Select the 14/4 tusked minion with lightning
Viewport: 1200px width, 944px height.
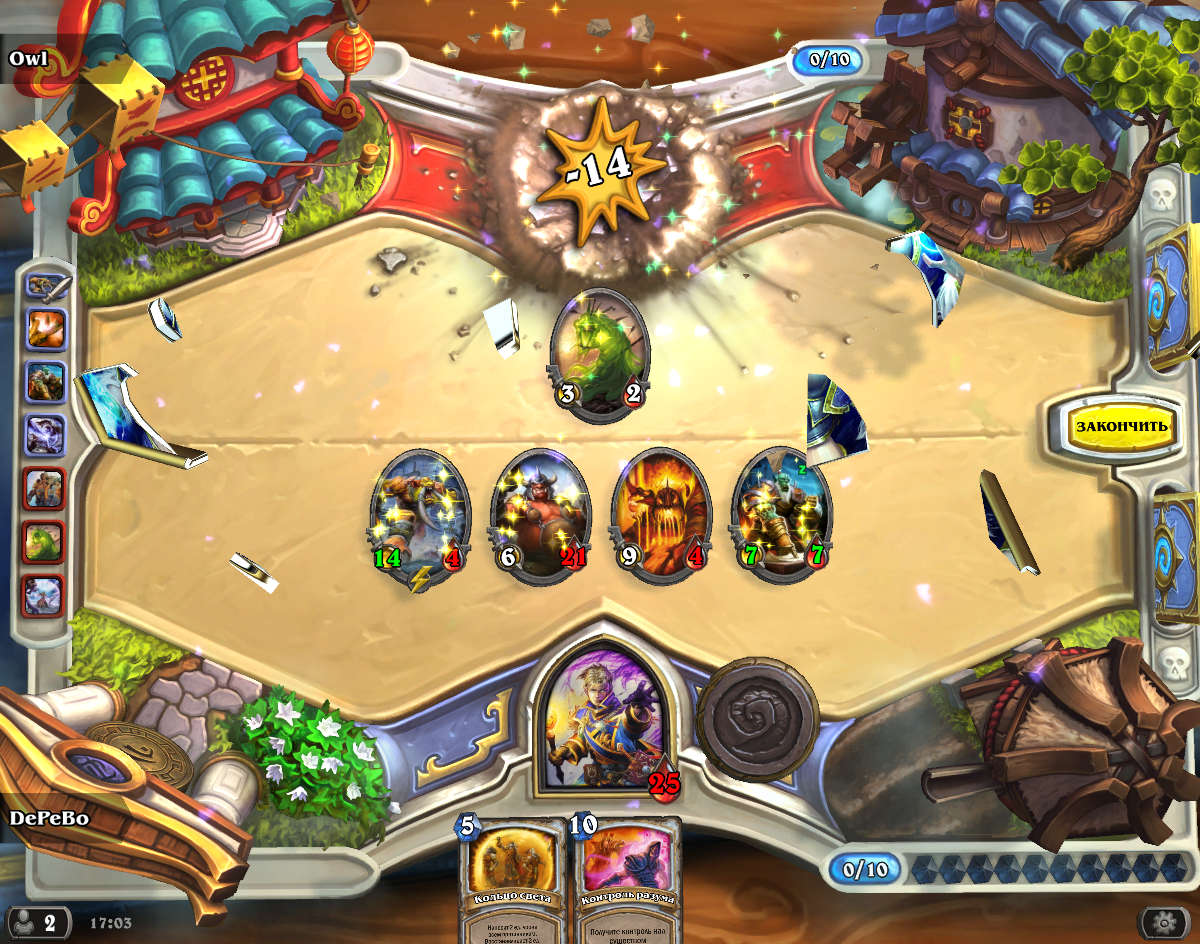(x=419, y=516)
